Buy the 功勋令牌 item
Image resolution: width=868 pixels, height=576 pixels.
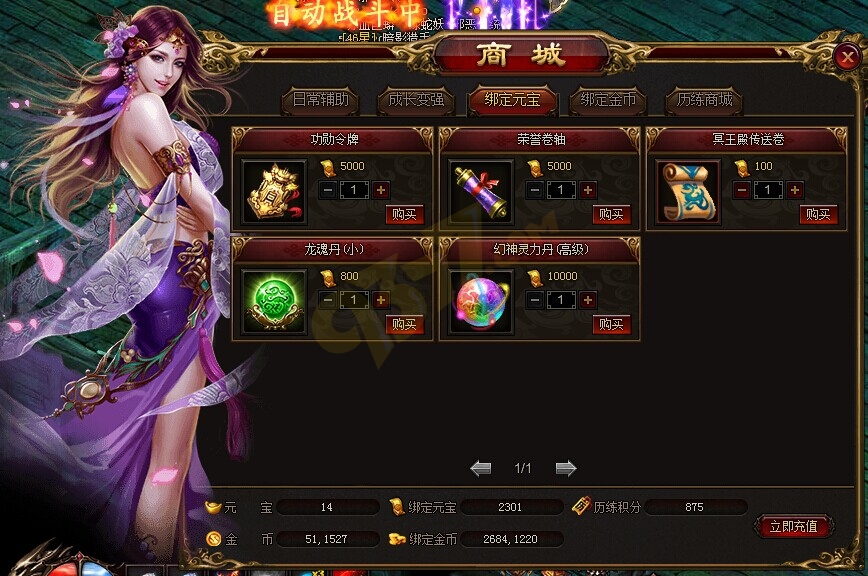pyautogui.click(x=405, y=214)
